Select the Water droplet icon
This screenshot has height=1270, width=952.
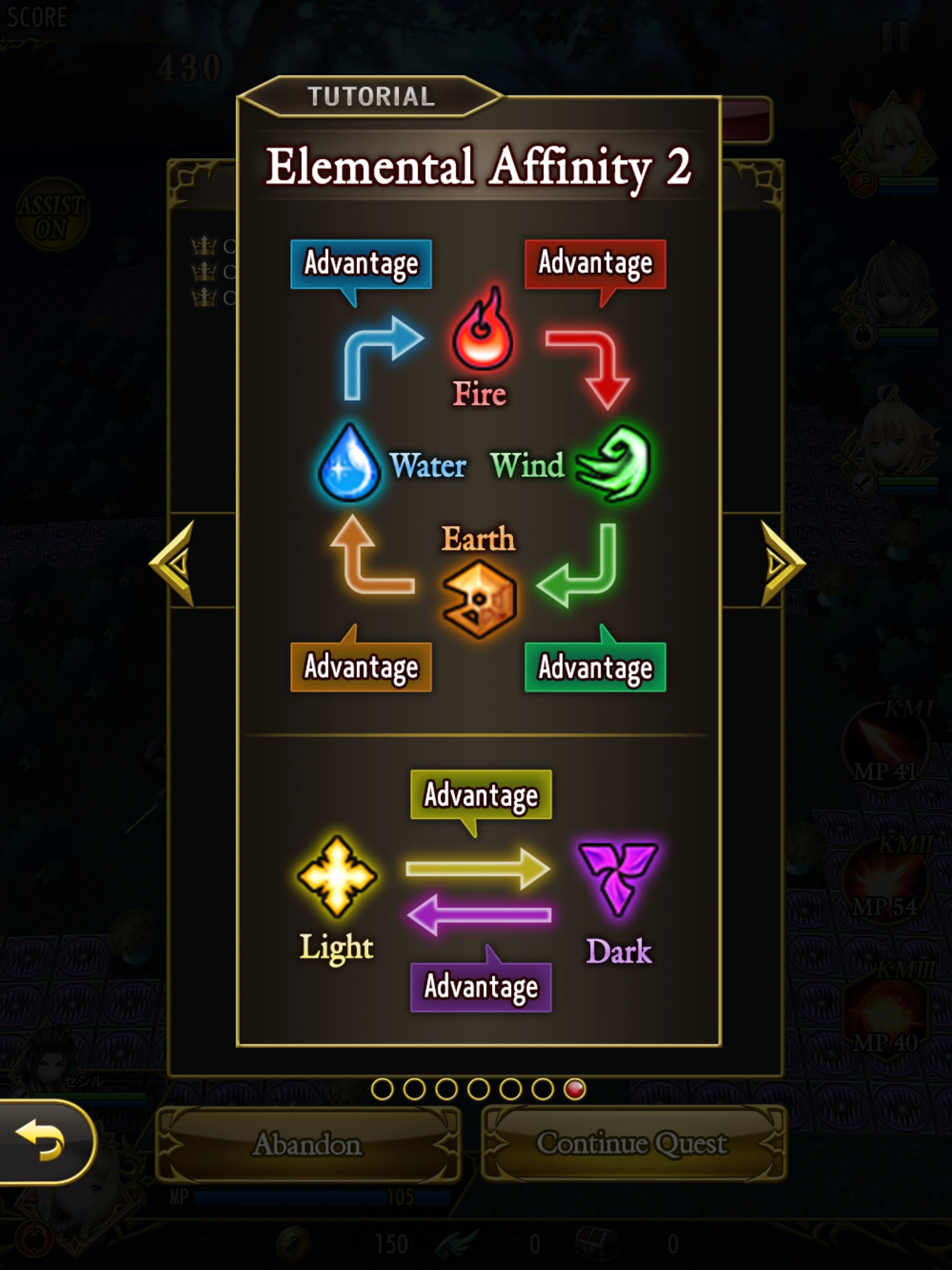tap(350, 465)
